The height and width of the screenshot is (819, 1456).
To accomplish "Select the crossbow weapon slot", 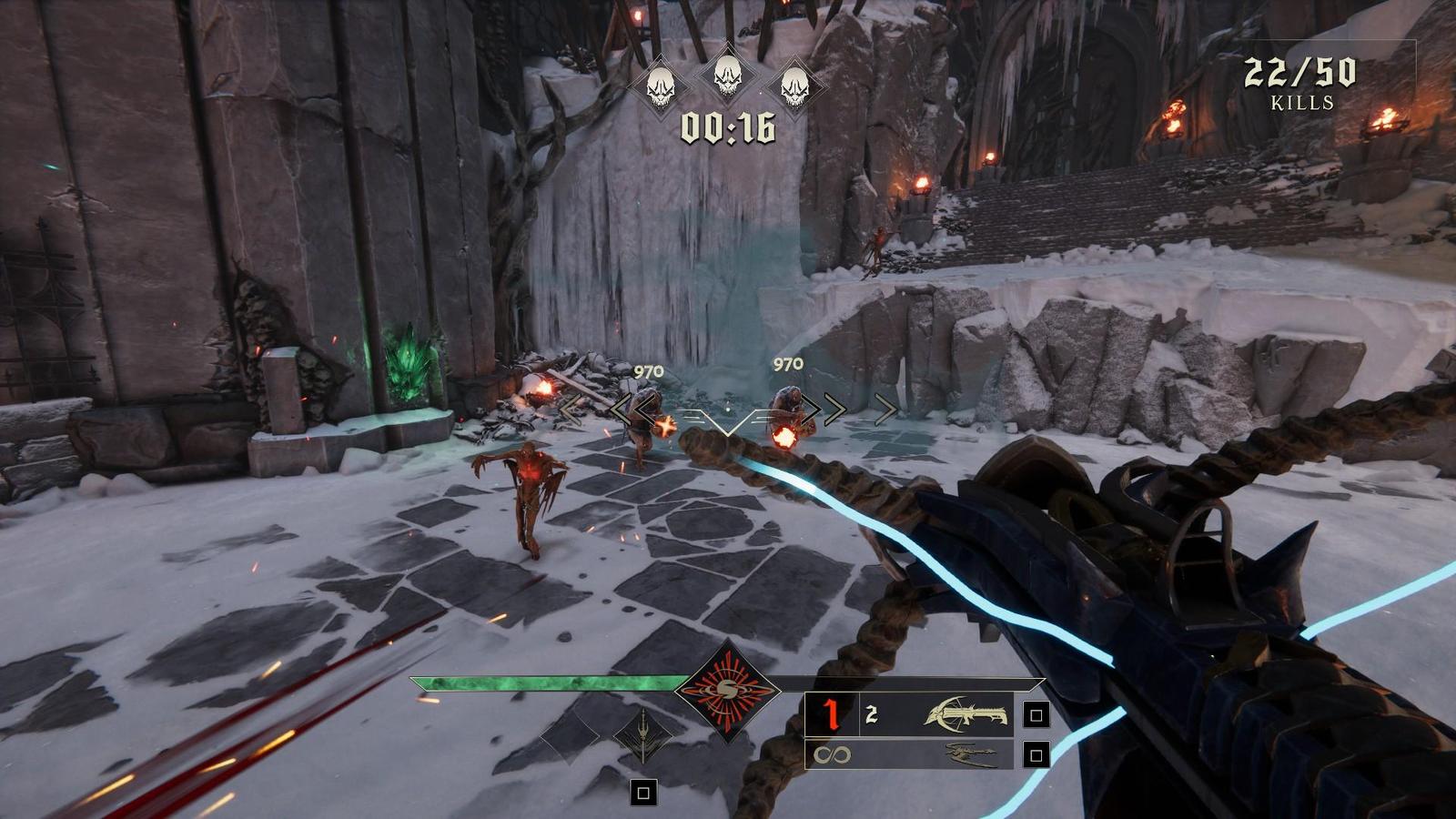I will tap(966, 714).
